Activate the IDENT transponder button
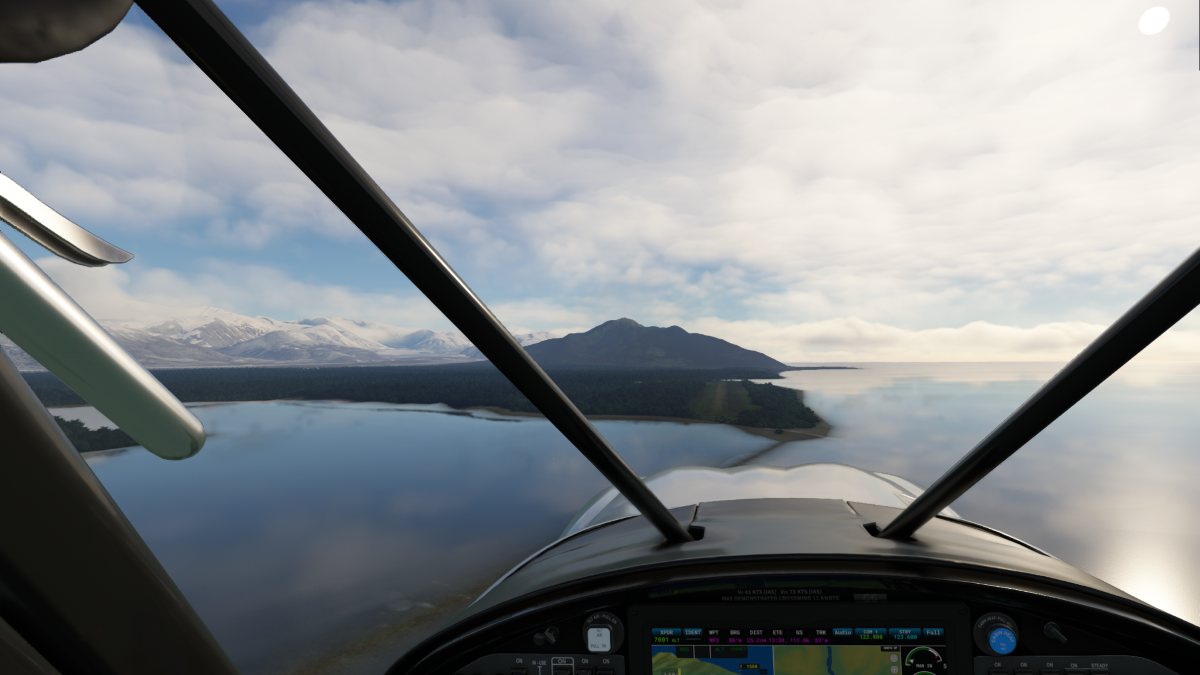The image size is (1200, 675). click(692, 632)
